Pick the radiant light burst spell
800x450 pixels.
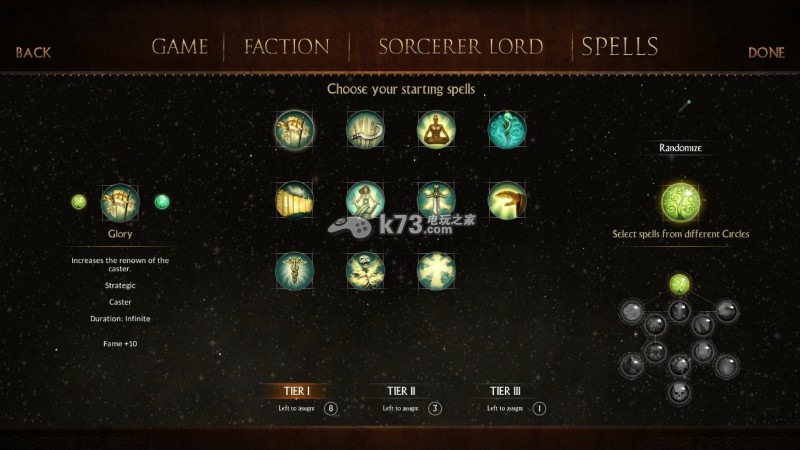436,269
